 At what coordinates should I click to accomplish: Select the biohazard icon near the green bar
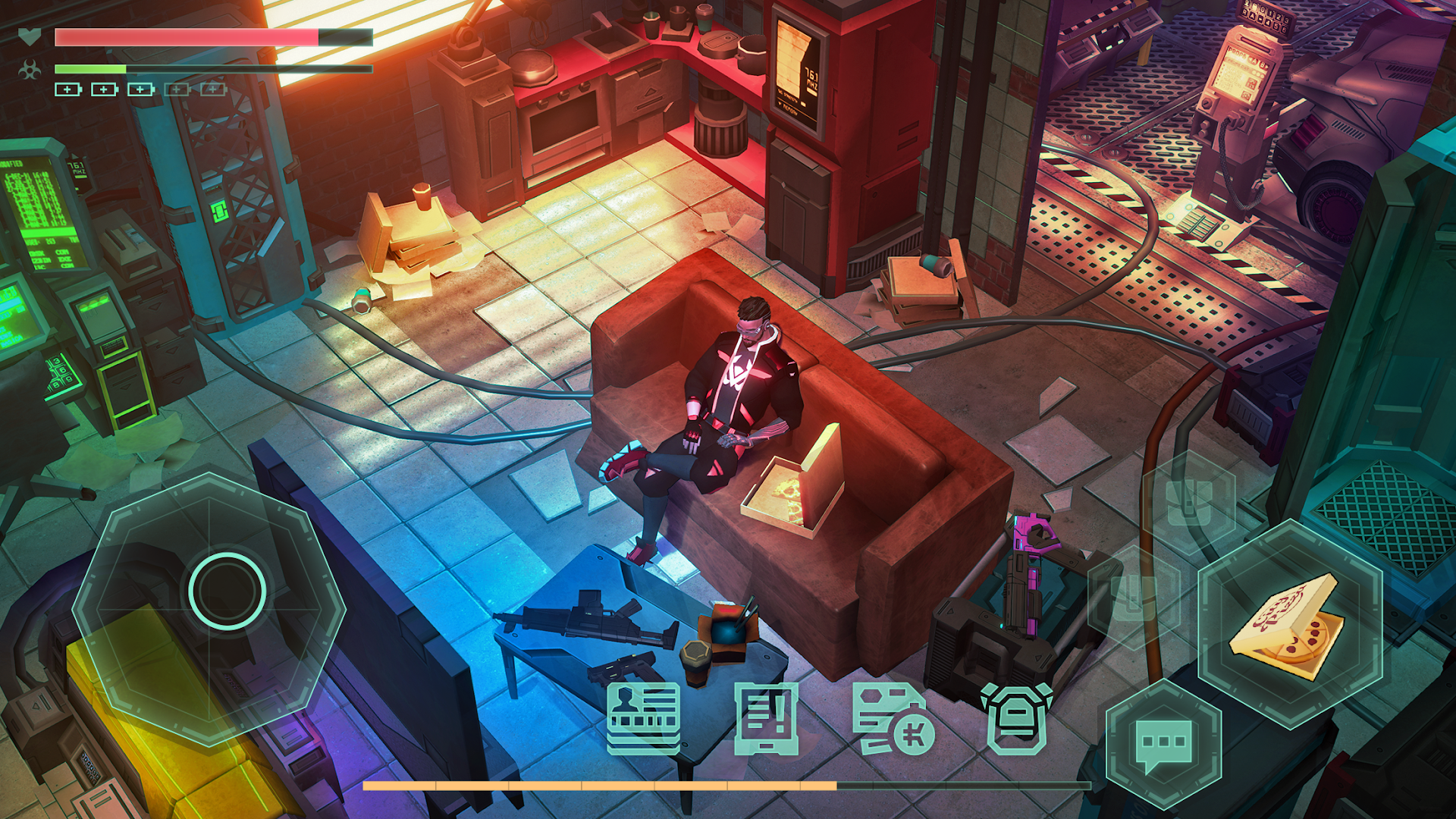coord(30,68)
